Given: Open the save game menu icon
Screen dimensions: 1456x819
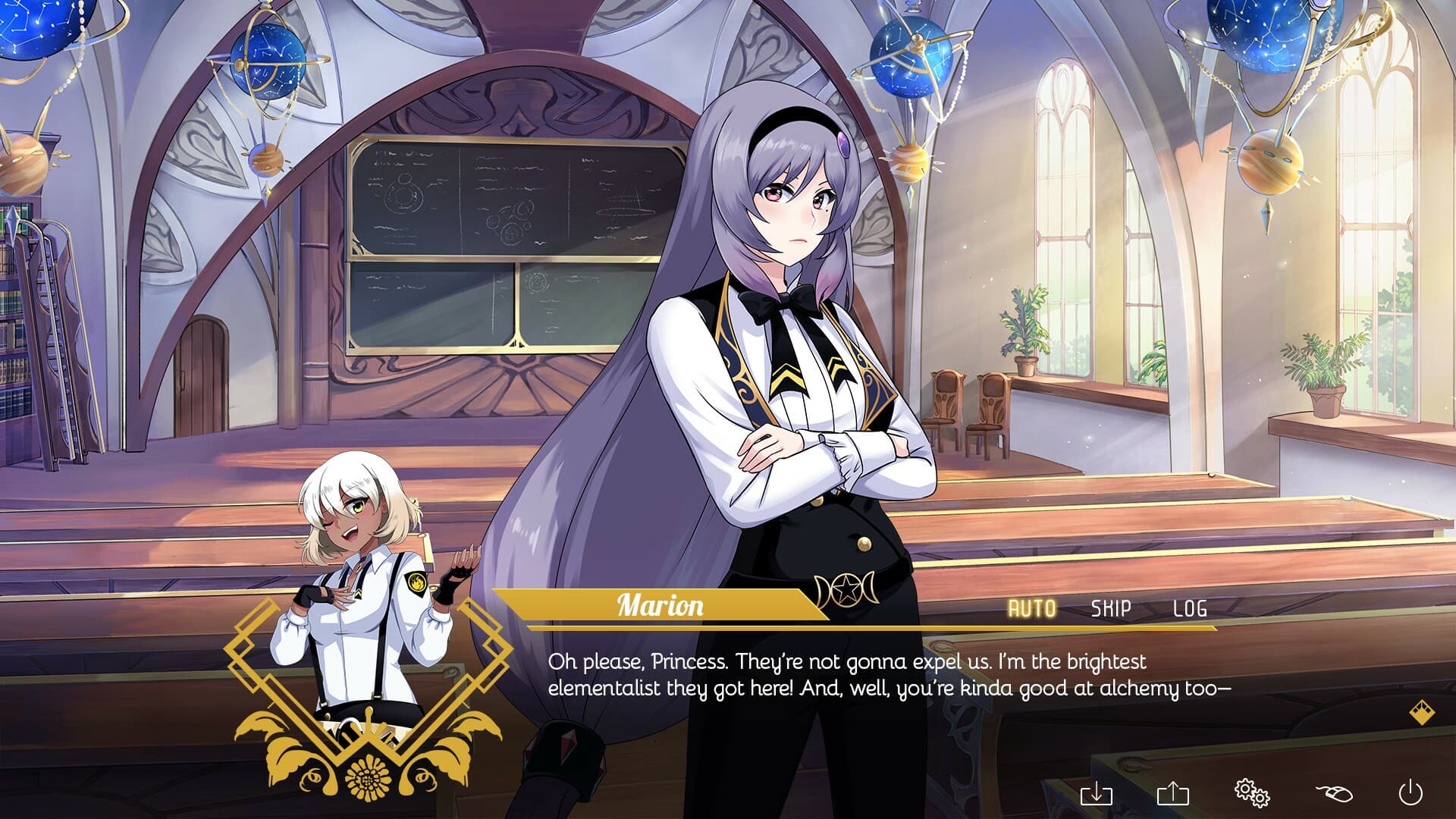Looking at the screenshot, I should coord(1096,794).
